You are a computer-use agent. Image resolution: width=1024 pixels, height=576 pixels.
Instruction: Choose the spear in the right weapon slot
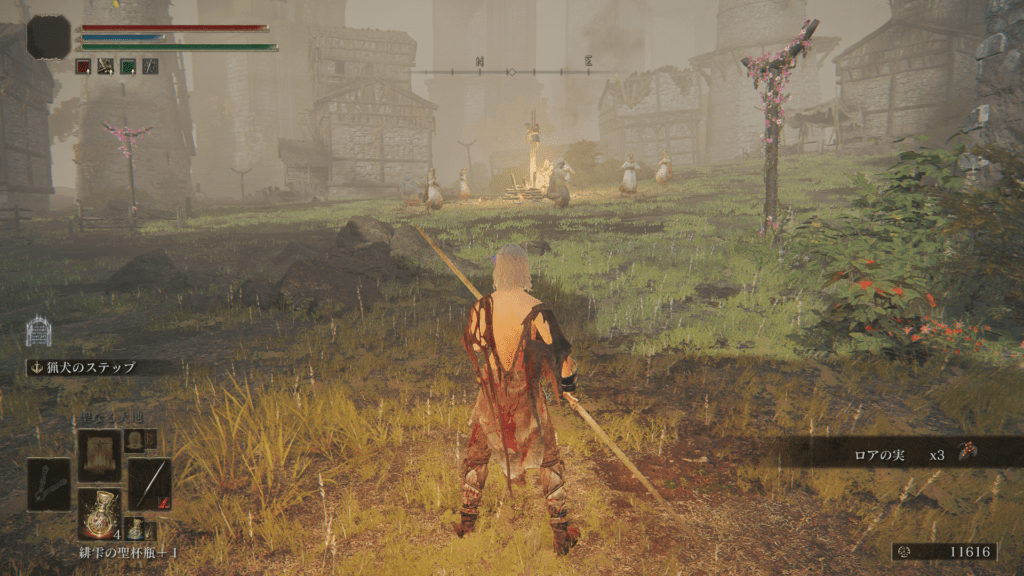click(149, 485)
